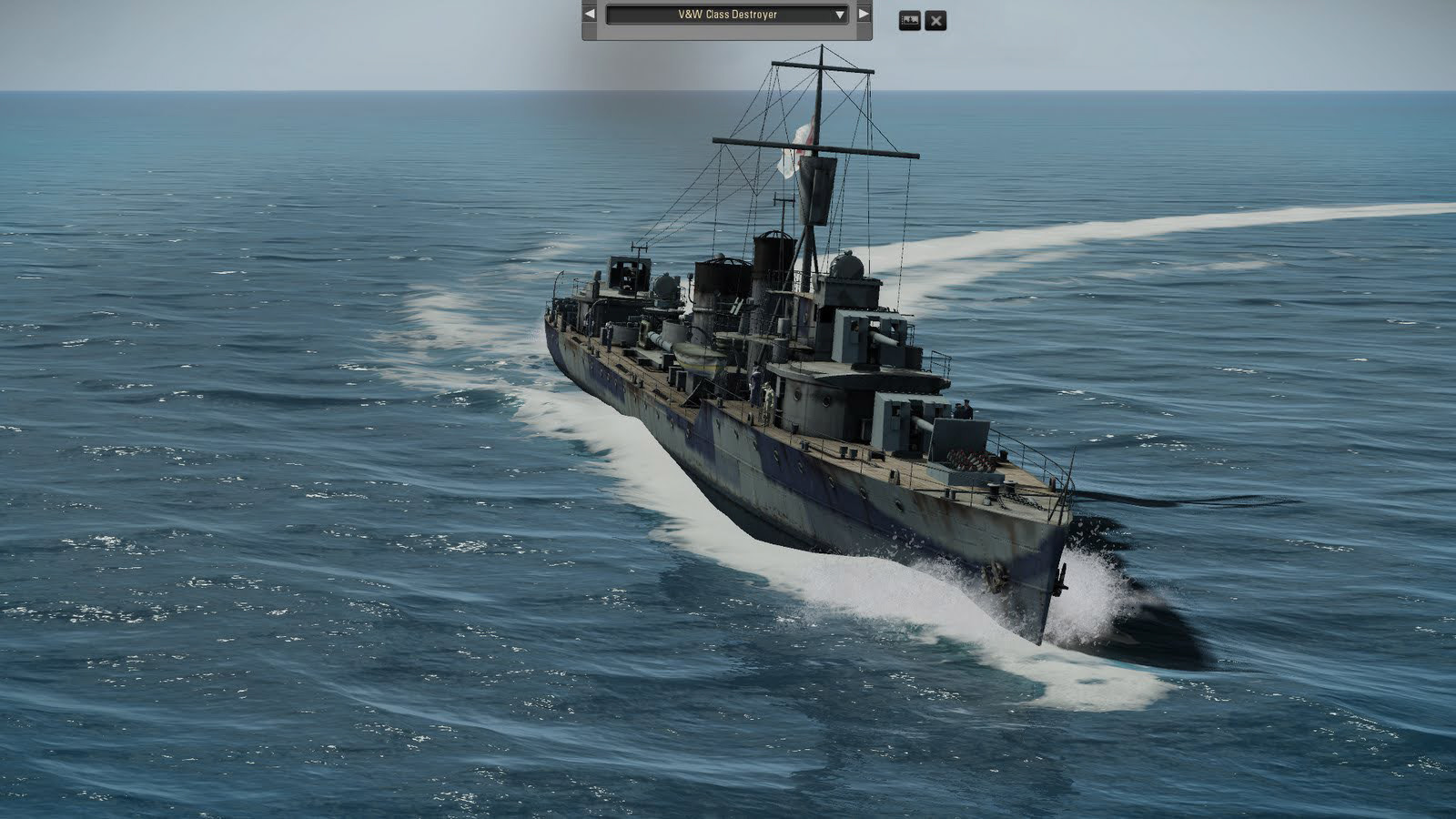1456x819 pixels.
Task: Go to the next ship with right arrow
Action: 864,15
